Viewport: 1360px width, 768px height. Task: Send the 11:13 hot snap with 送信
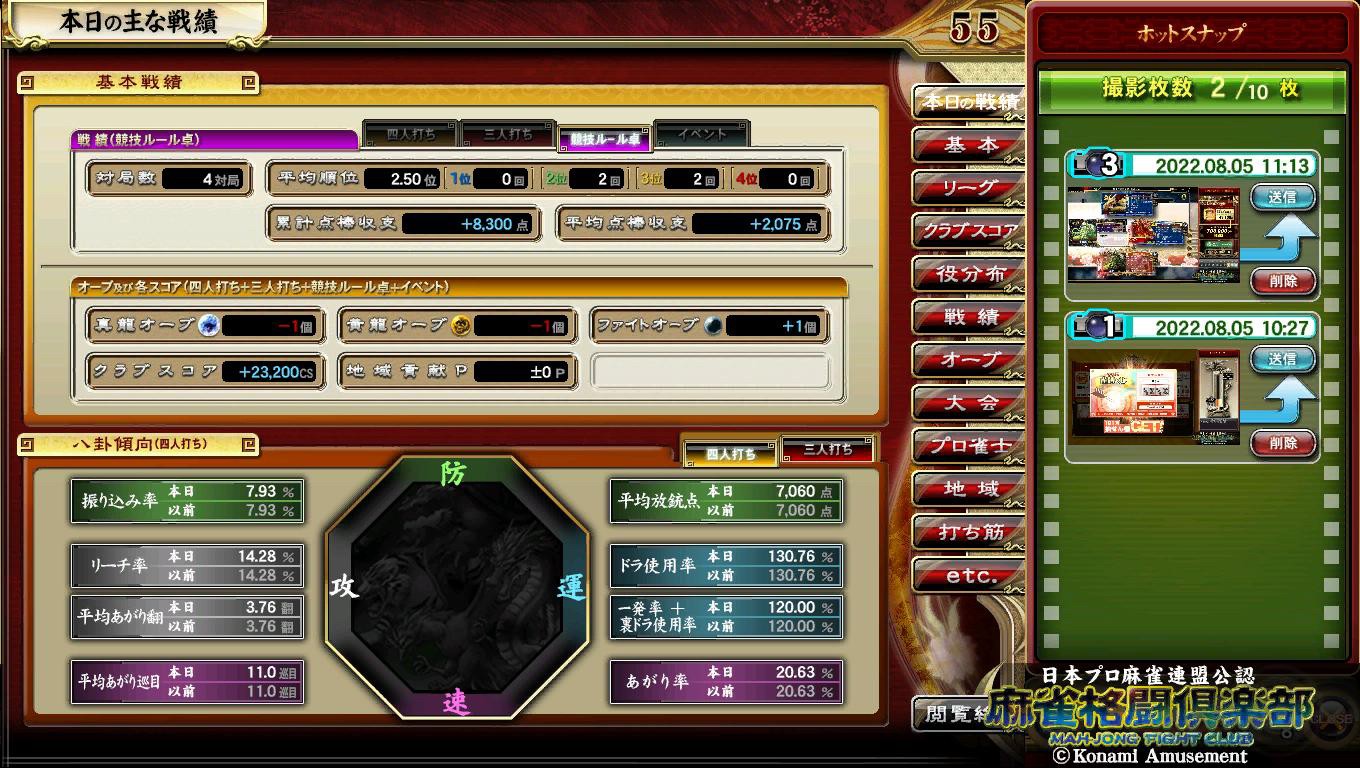(1282, 197)
